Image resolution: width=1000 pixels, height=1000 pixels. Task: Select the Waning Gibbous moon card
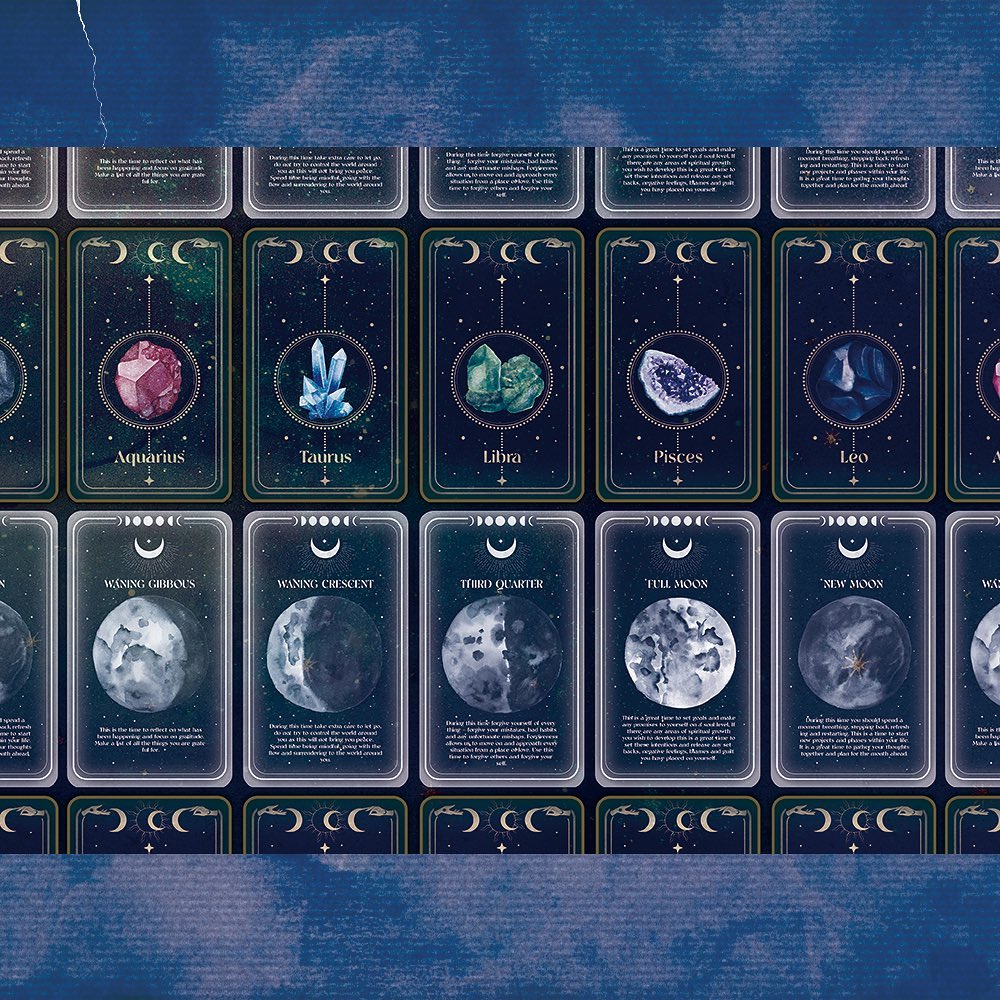[149, 648]
